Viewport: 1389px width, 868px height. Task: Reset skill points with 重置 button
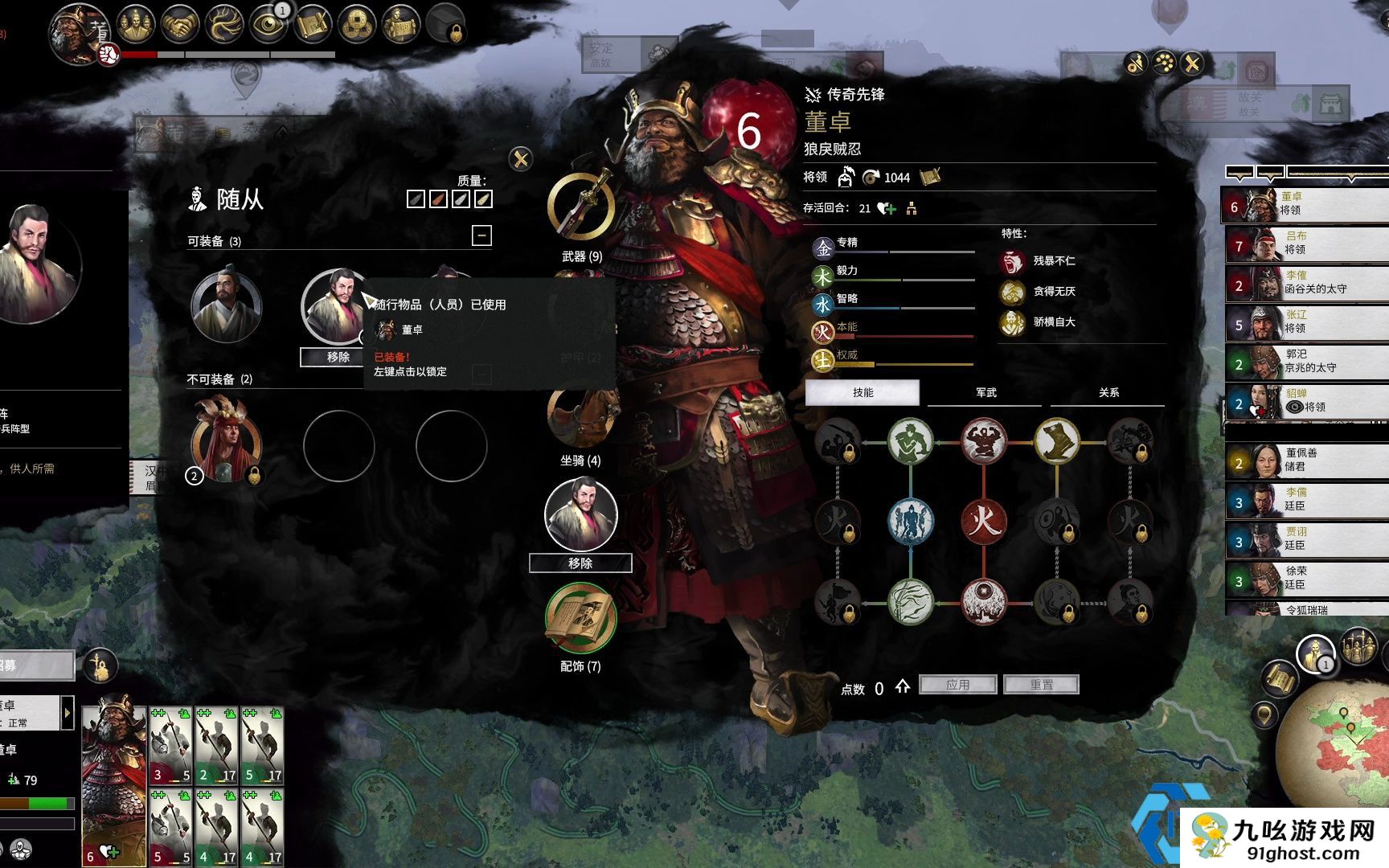pos(1041,685)
